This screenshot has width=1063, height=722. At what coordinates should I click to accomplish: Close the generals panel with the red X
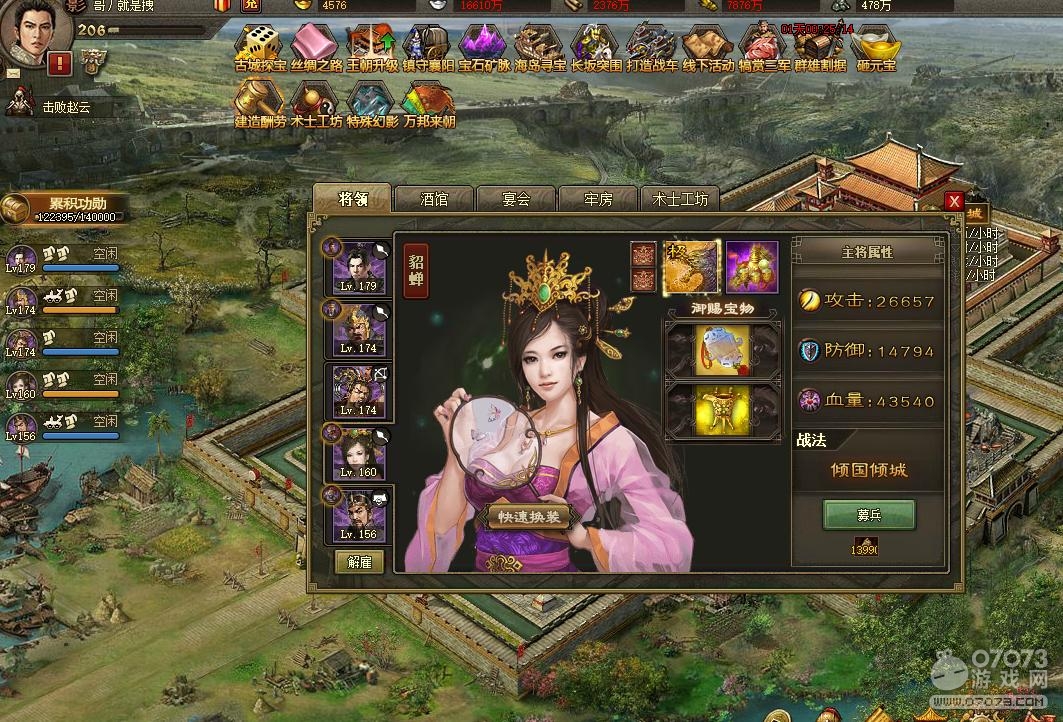954,201
